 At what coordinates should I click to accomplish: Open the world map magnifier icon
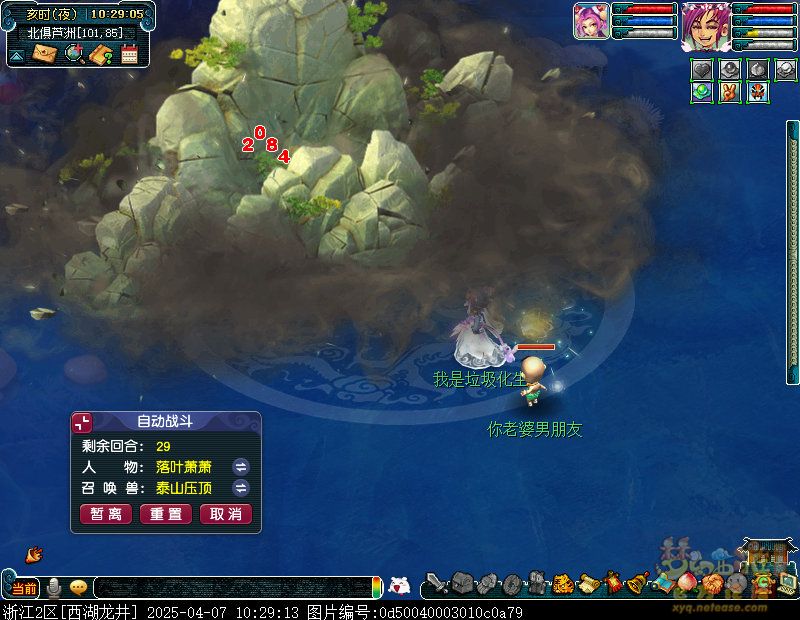tap(74, 54)
